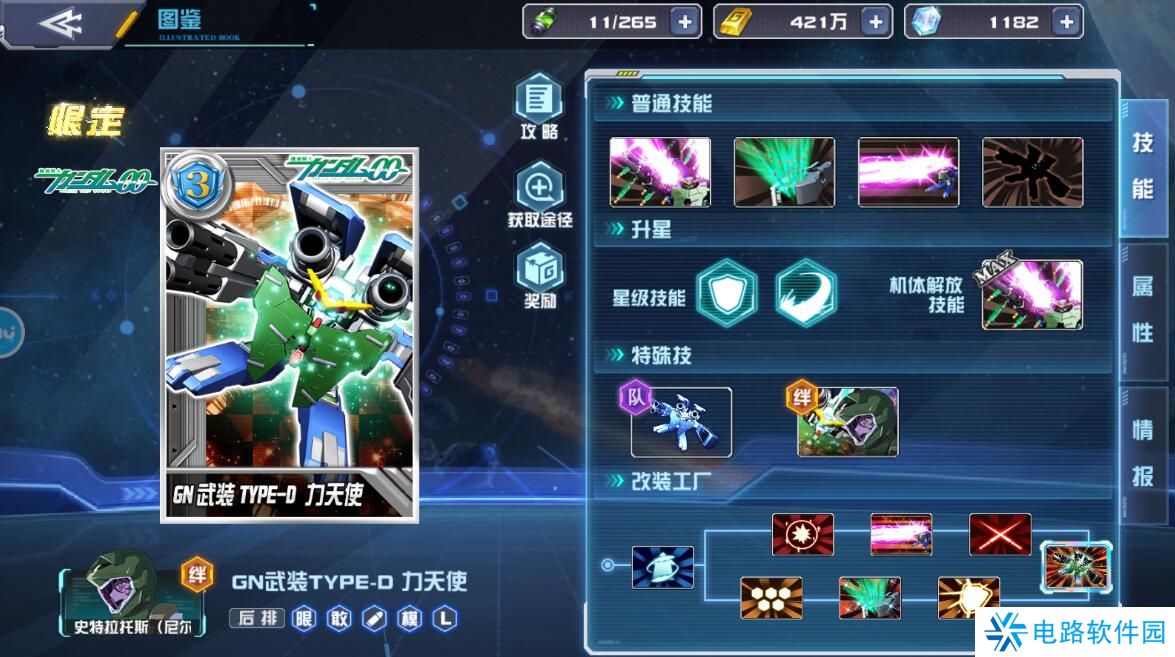View the wing-slash star-level skill
Screen dimensions: 1175x657
[x=806, y=293]
